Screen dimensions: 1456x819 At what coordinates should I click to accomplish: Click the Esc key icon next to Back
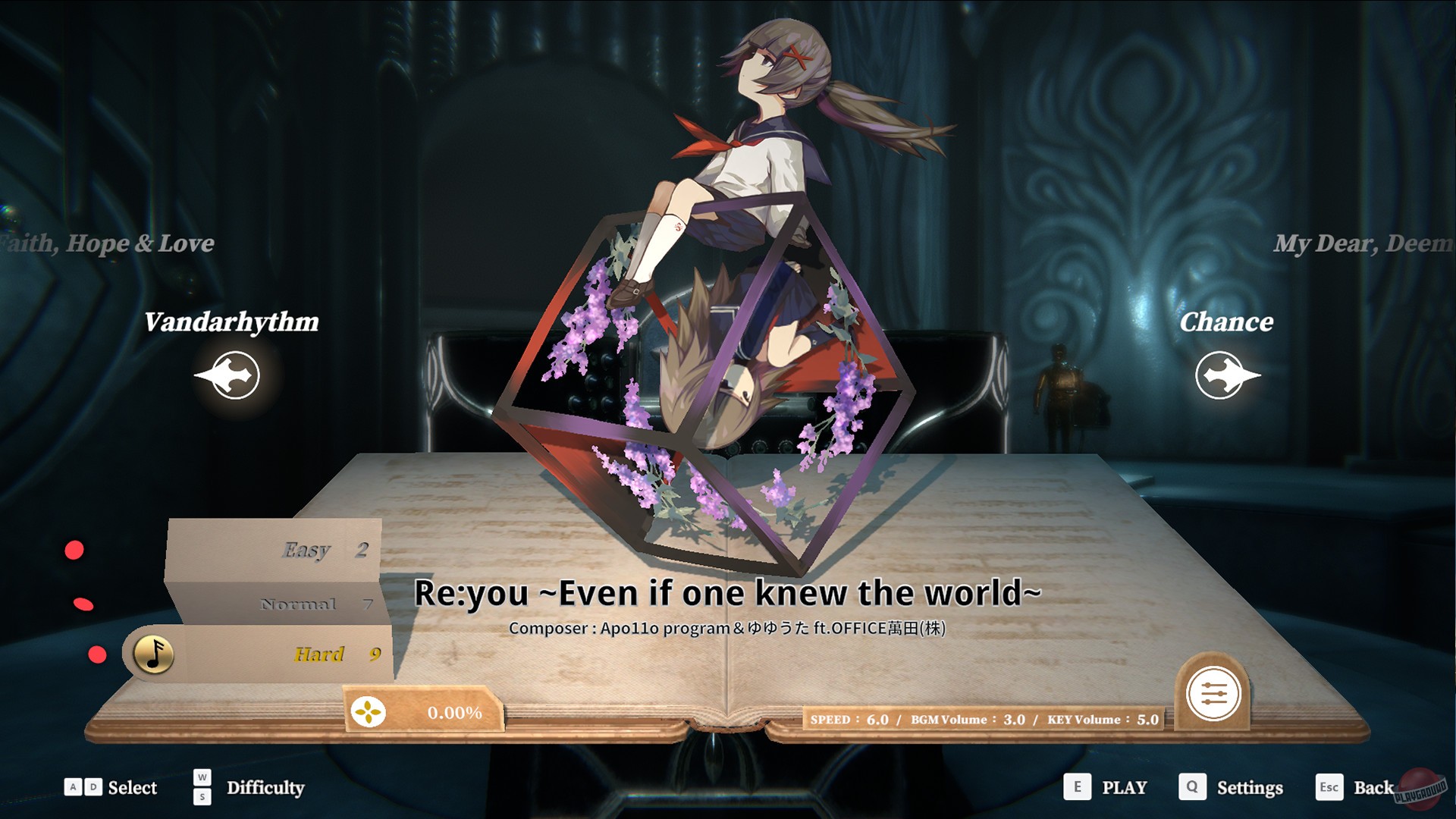coord(1331,787)
